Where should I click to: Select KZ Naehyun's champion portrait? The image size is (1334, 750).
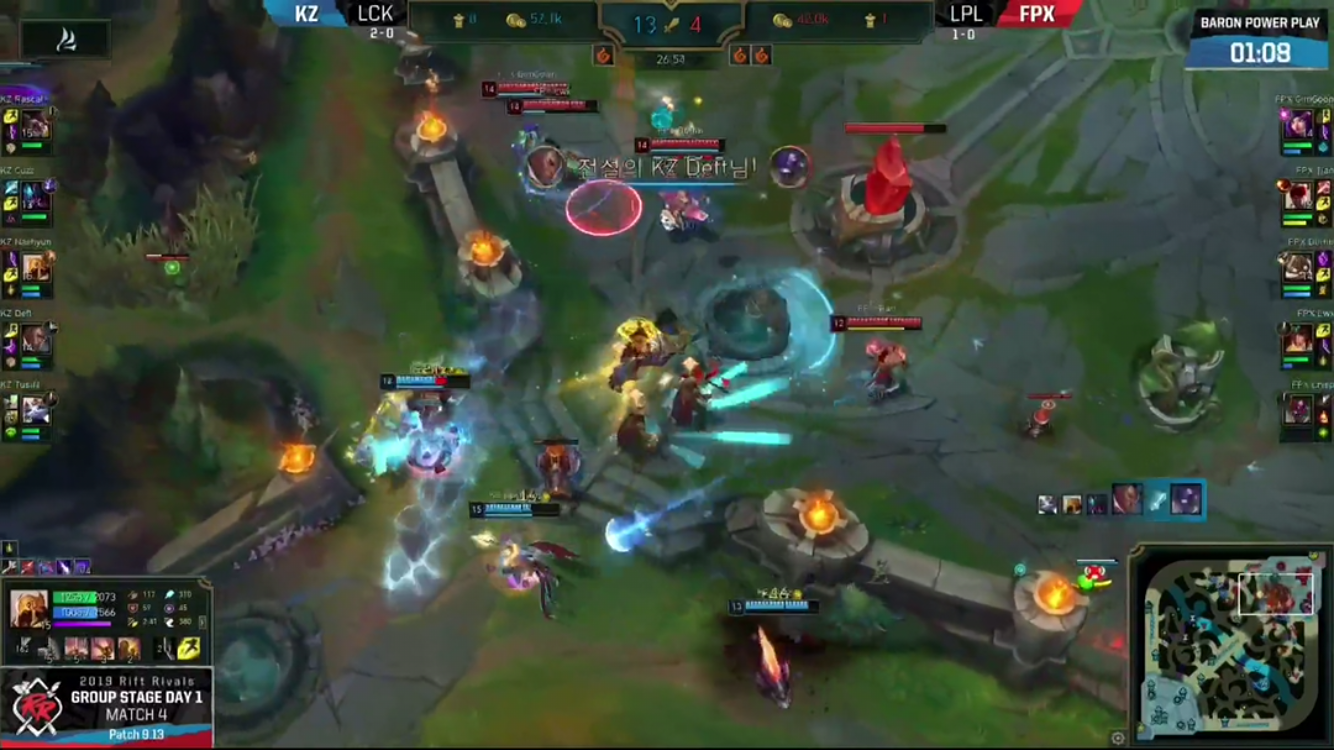[x=36, y=268]
